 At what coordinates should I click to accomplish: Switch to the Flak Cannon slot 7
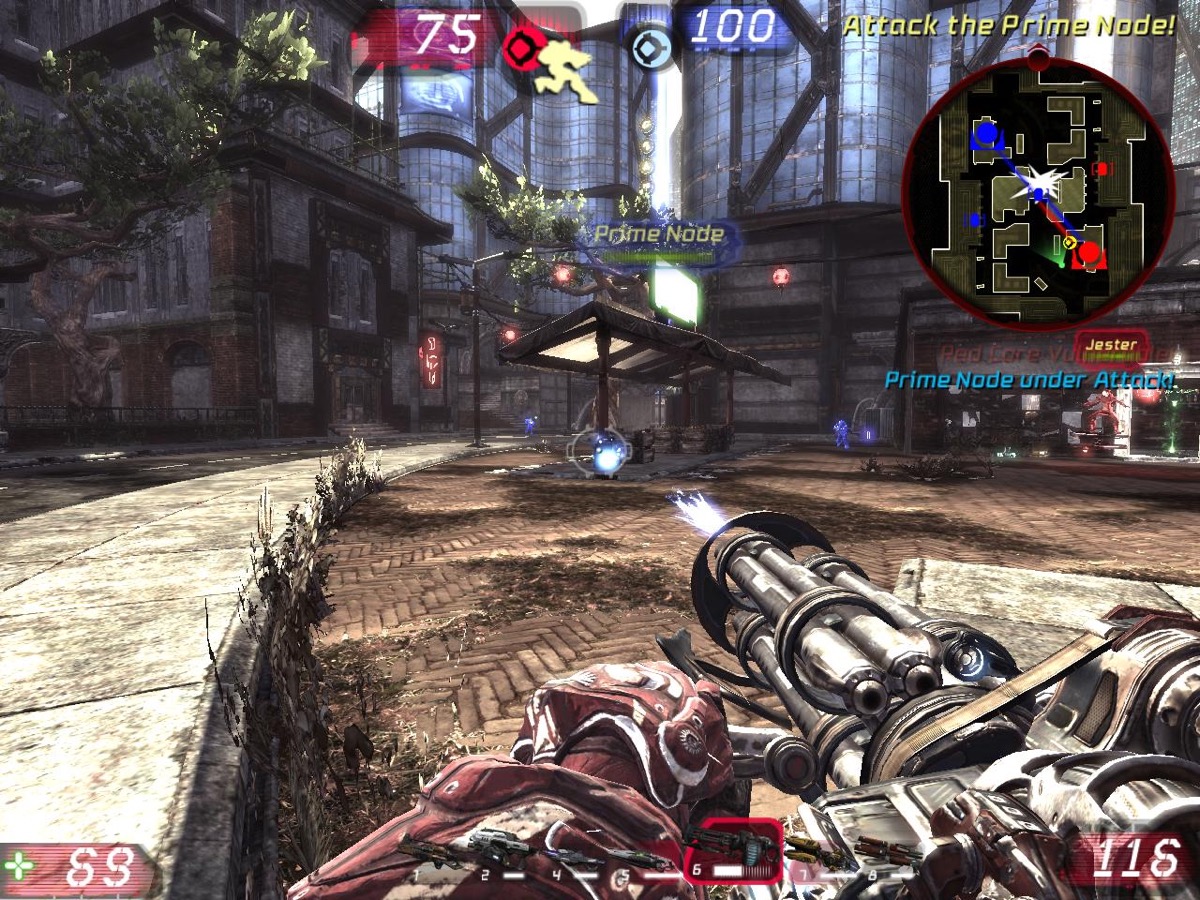[814, 853]
